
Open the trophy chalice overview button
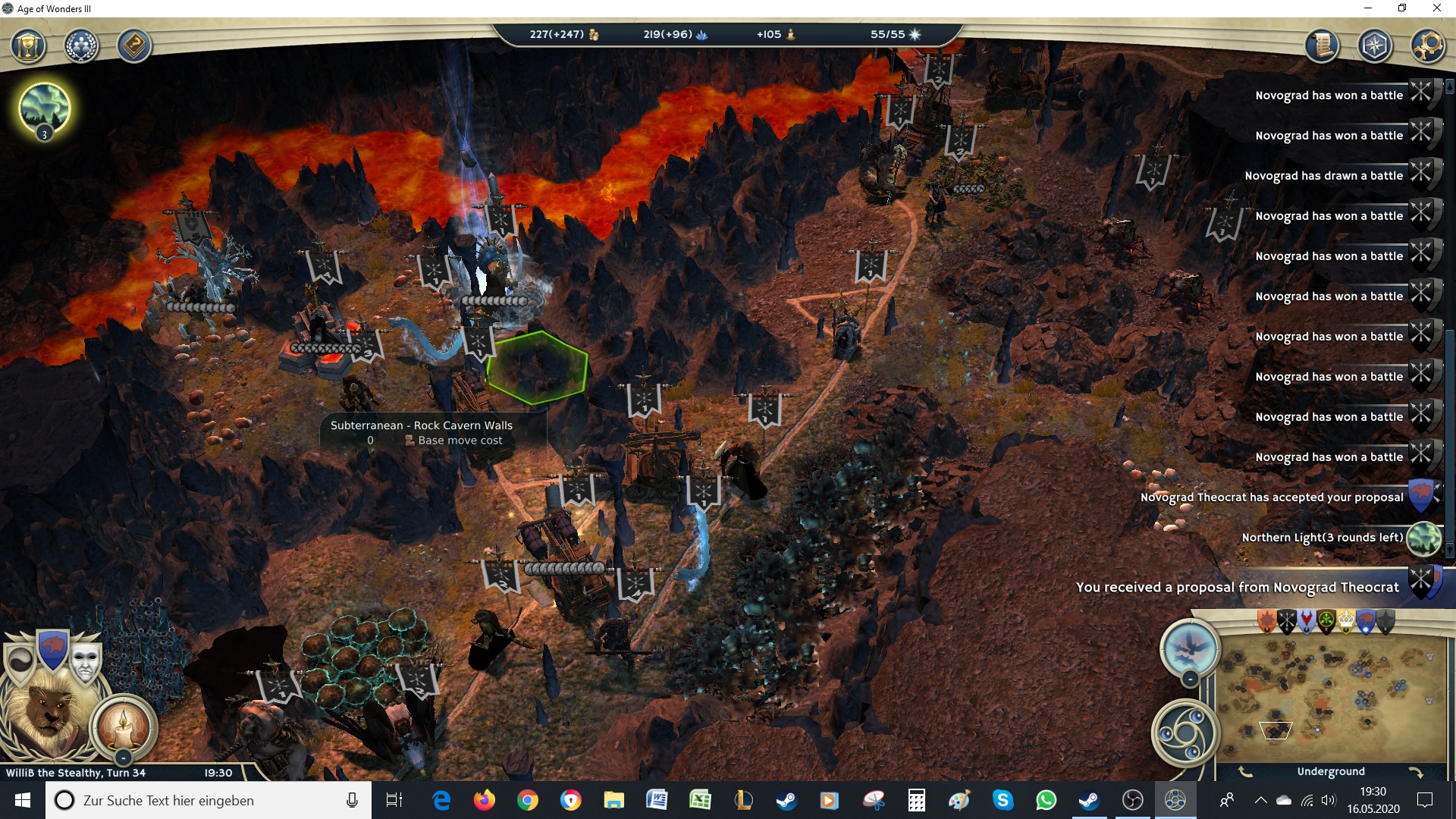pos(29,46)
